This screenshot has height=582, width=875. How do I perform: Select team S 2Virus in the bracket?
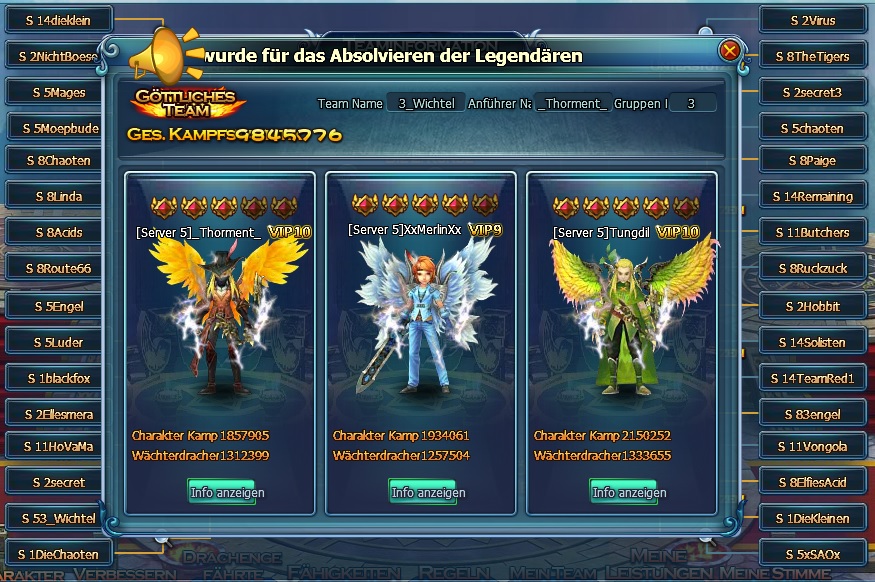(x=811, y=20)
